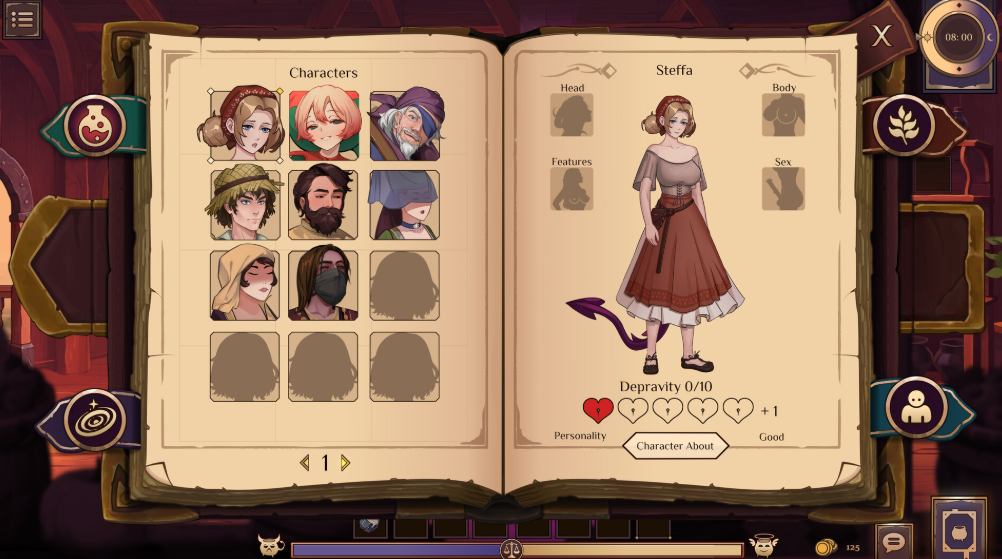Pick the masked long-haired character portrait
This screenshot has width=1002, height=559.
pos(324,285)
